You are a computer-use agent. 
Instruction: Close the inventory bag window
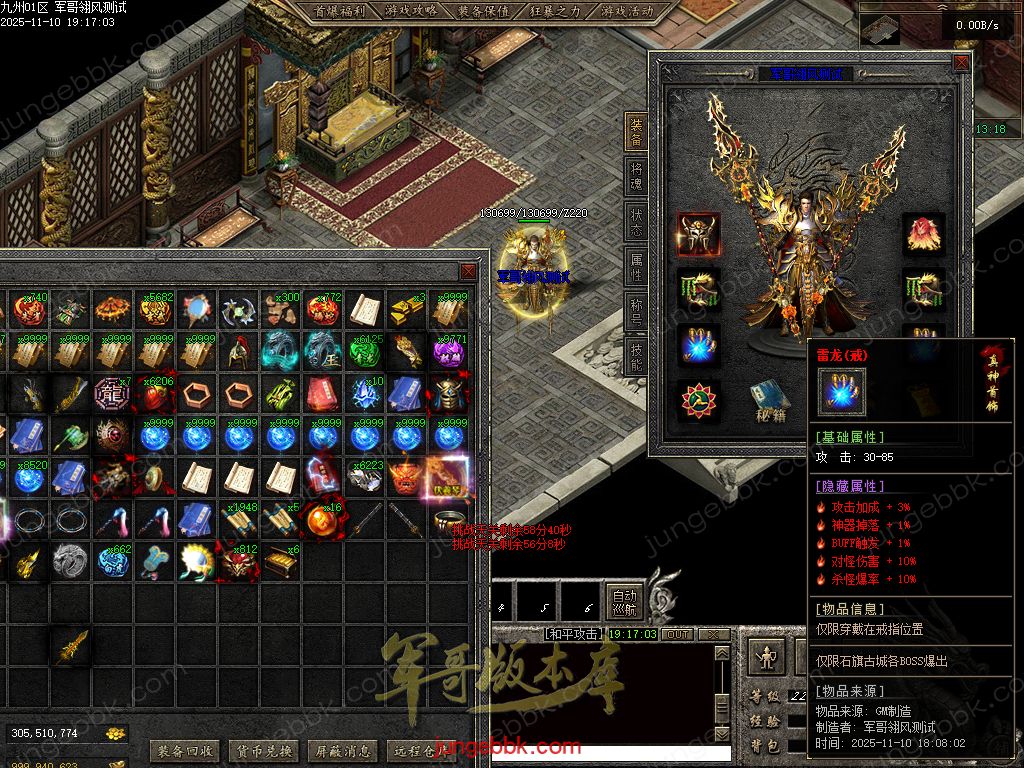point(468,272)
